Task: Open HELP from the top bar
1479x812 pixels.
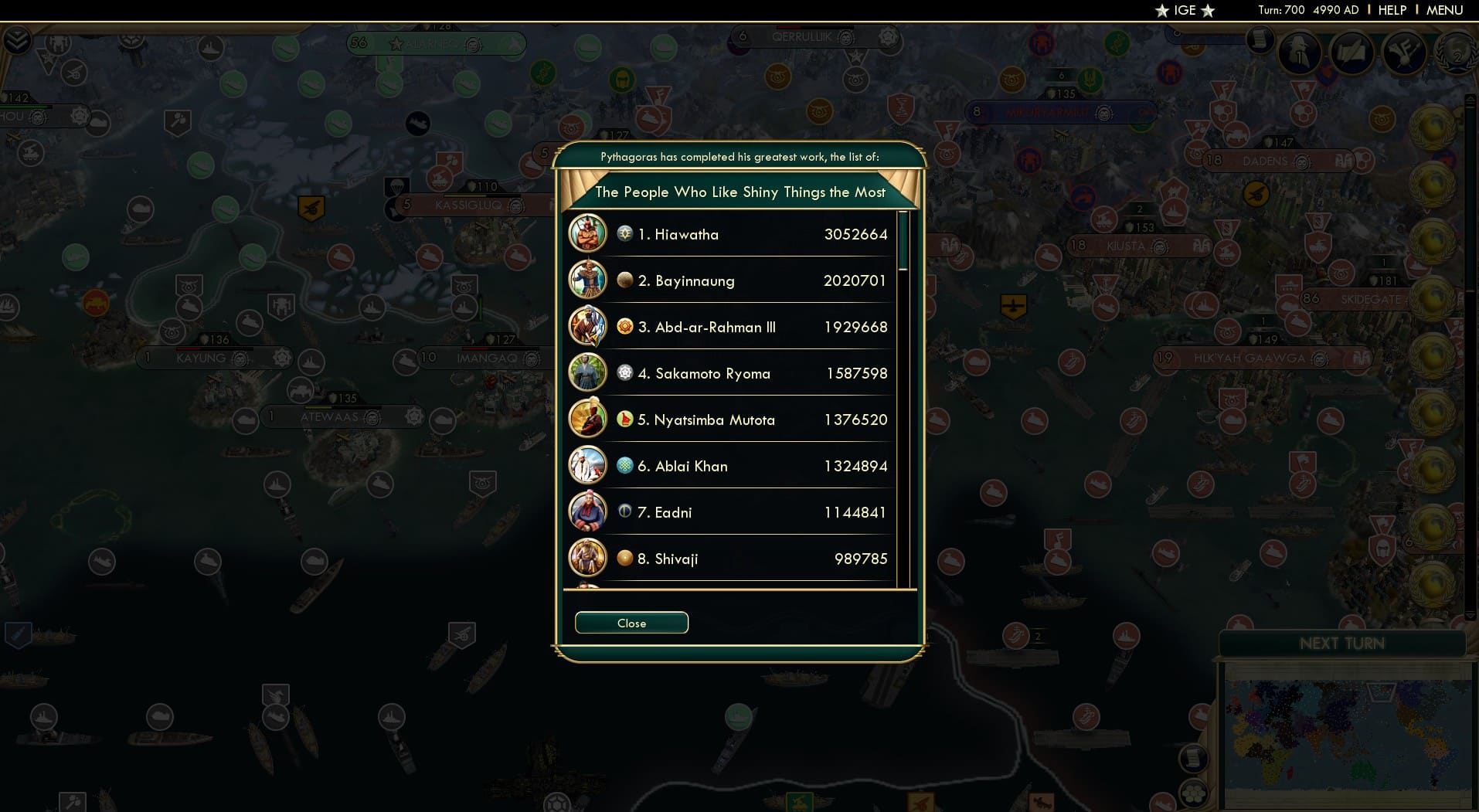Action: 1392,10
